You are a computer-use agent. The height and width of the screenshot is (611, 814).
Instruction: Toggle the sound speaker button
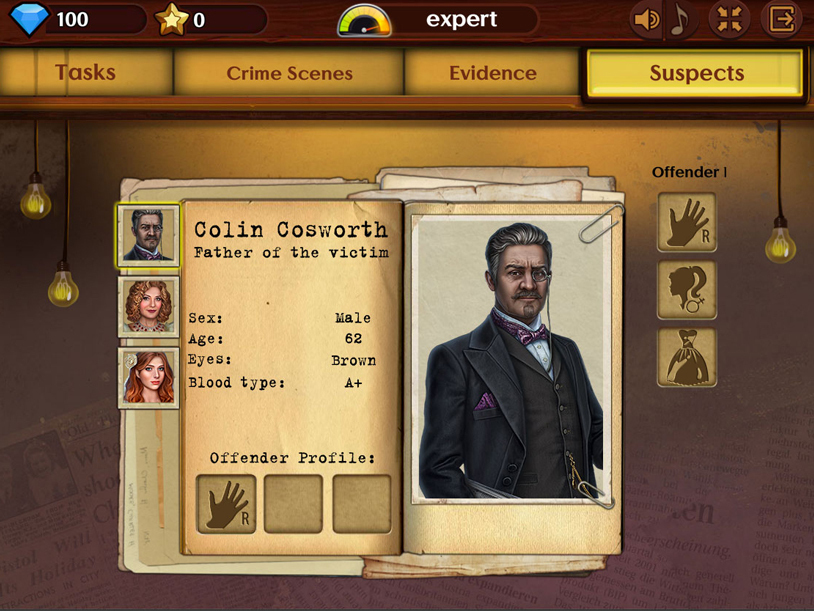(x=646, y=19)
